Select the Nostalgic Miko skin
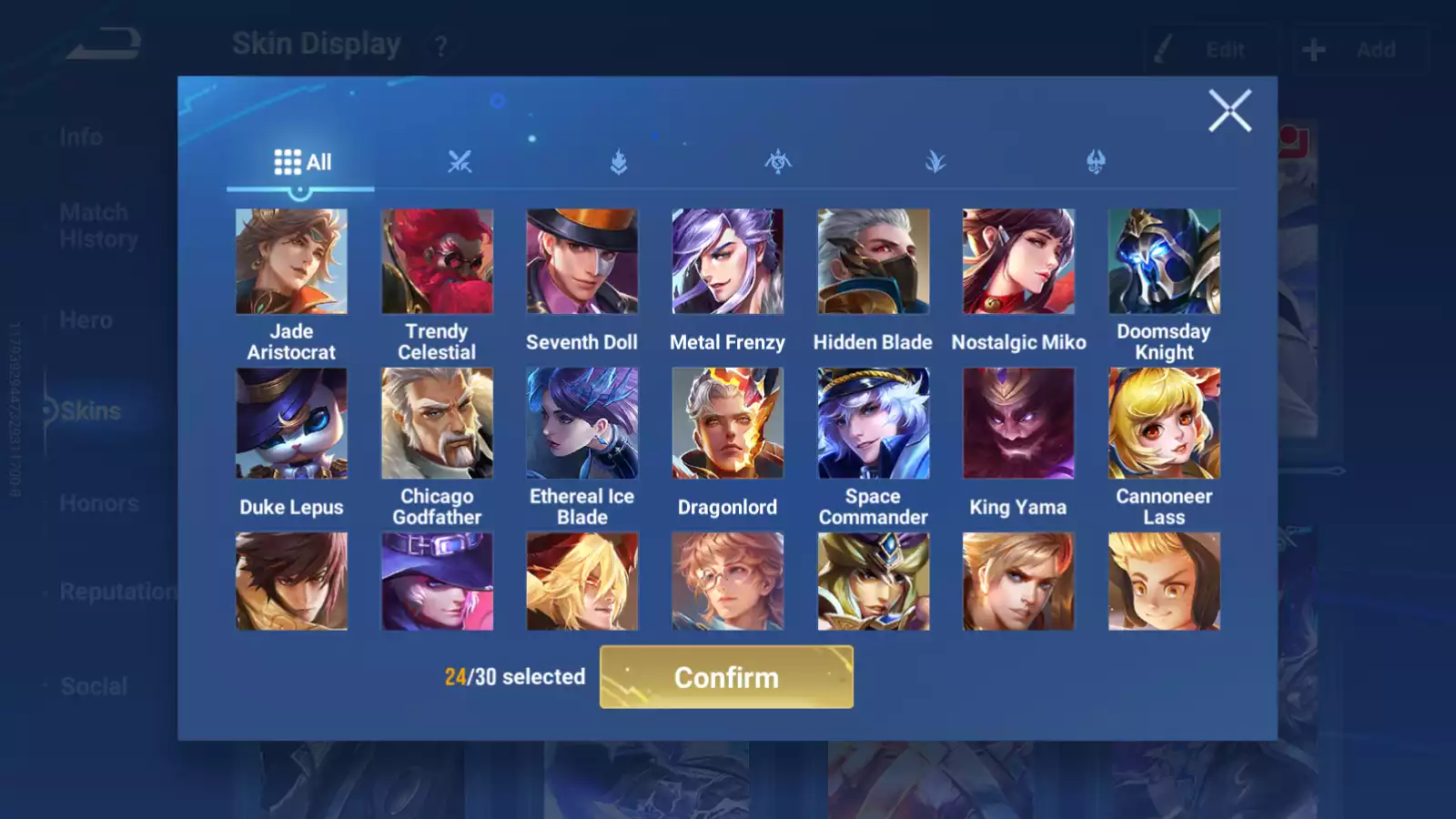 [1018, 262]
